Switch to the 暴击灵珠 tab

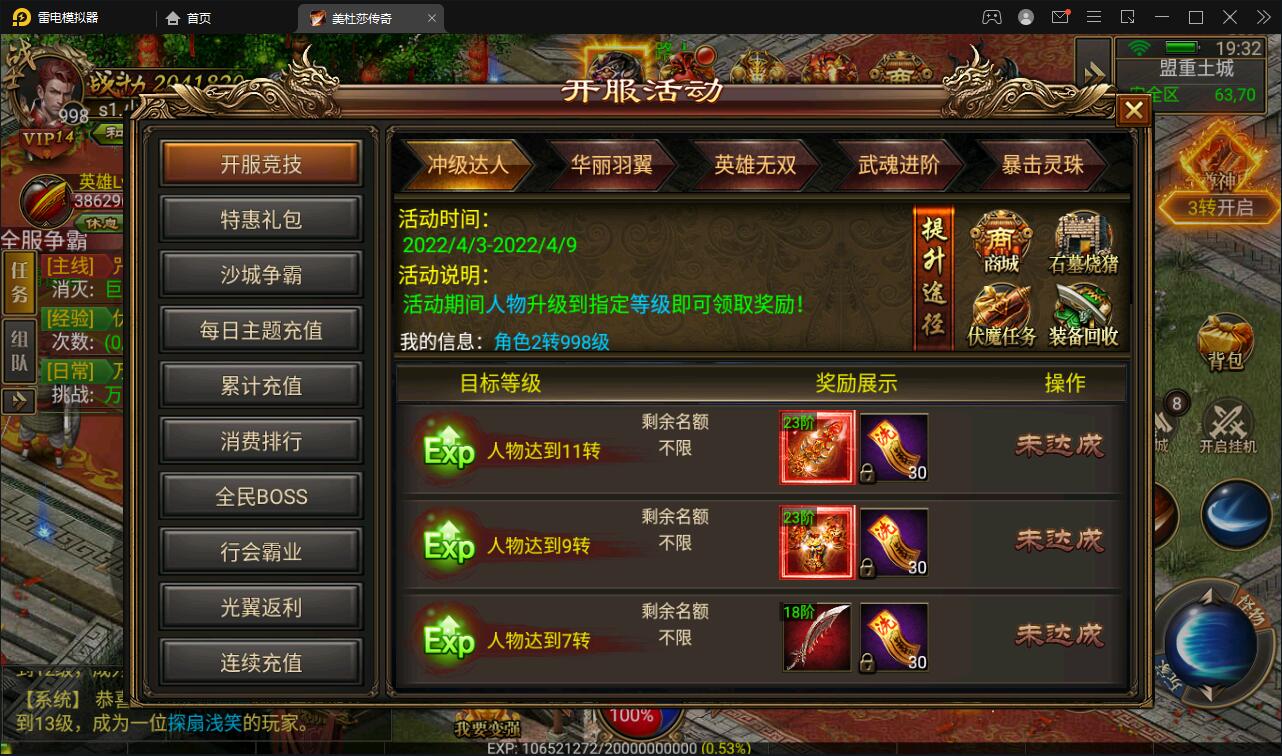tap(1040, 165)
